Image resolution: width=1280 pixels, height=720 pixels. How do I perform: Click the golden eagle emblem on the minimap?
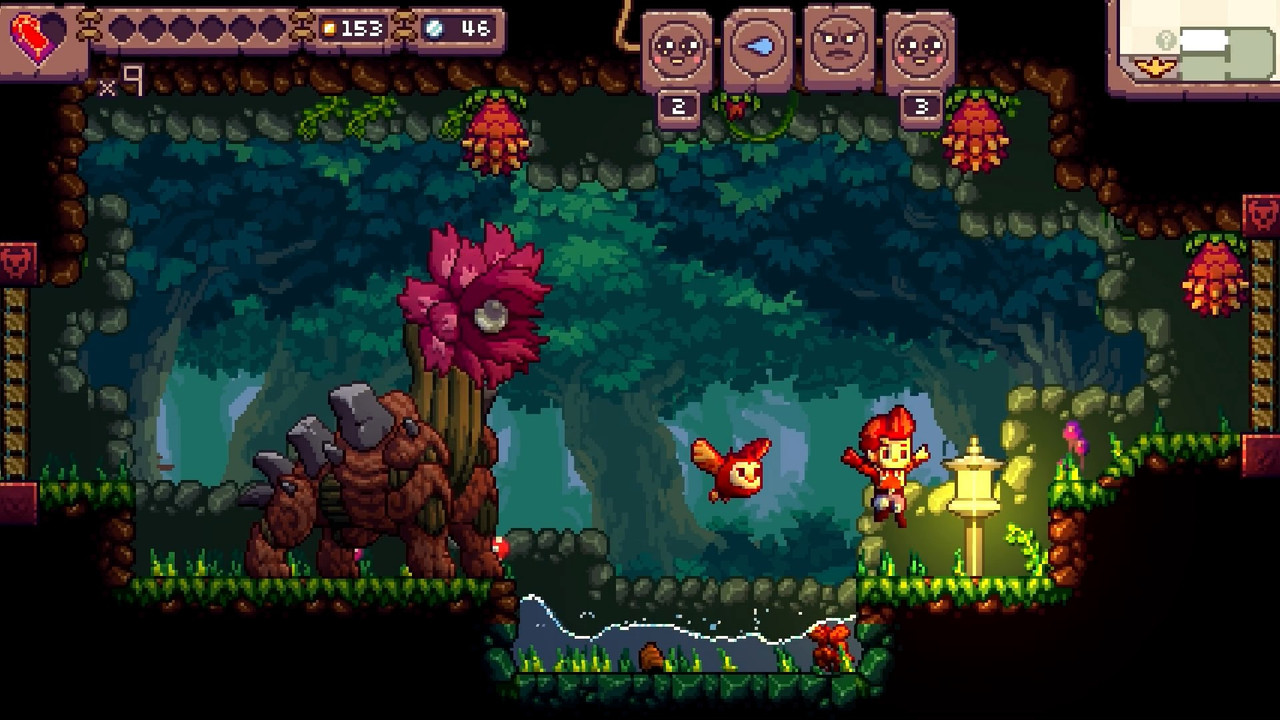pos(1155,66)
